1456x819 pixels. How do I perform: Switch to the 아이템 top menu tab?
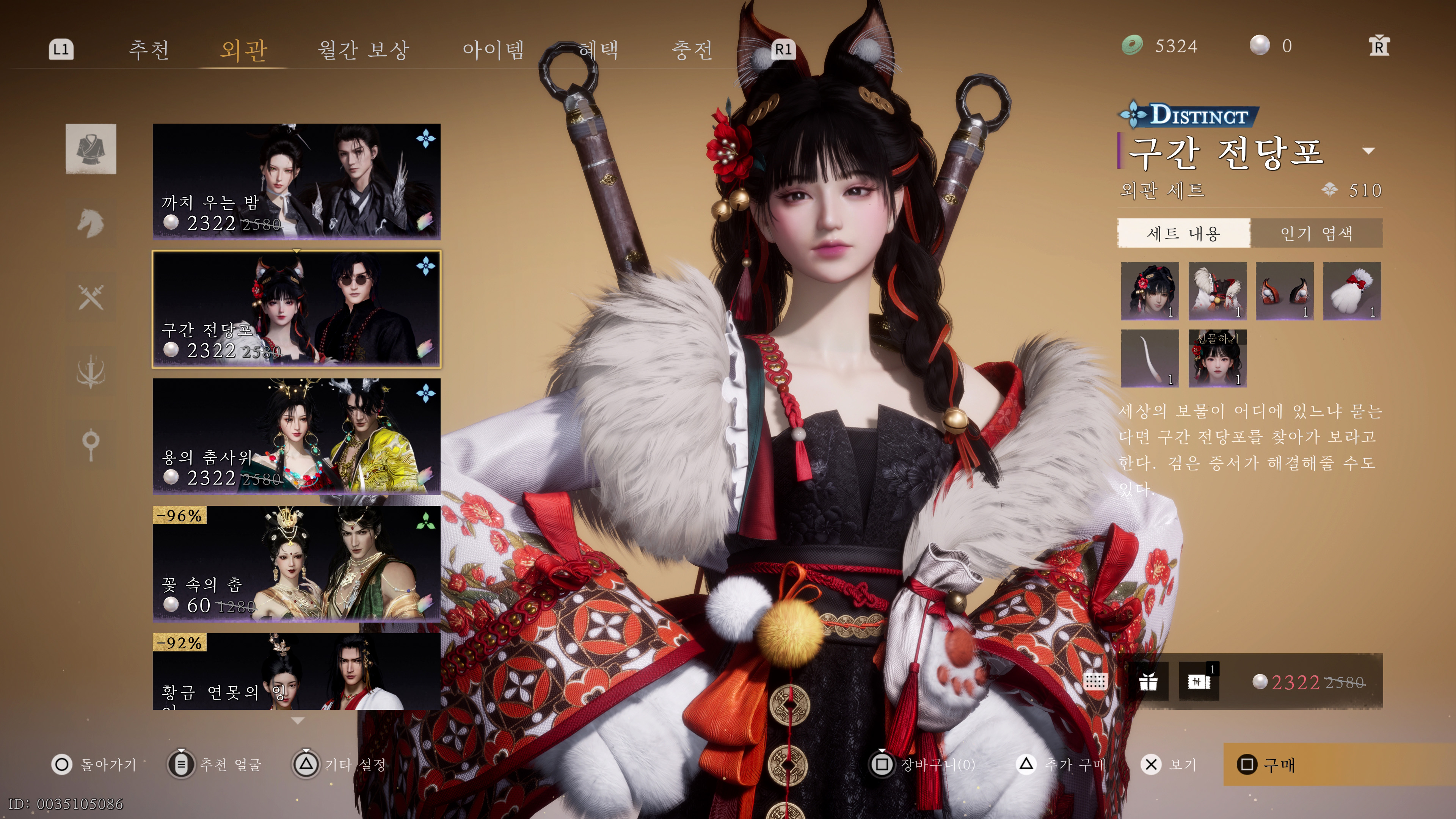pyautogui.click(x=493, y=50)
